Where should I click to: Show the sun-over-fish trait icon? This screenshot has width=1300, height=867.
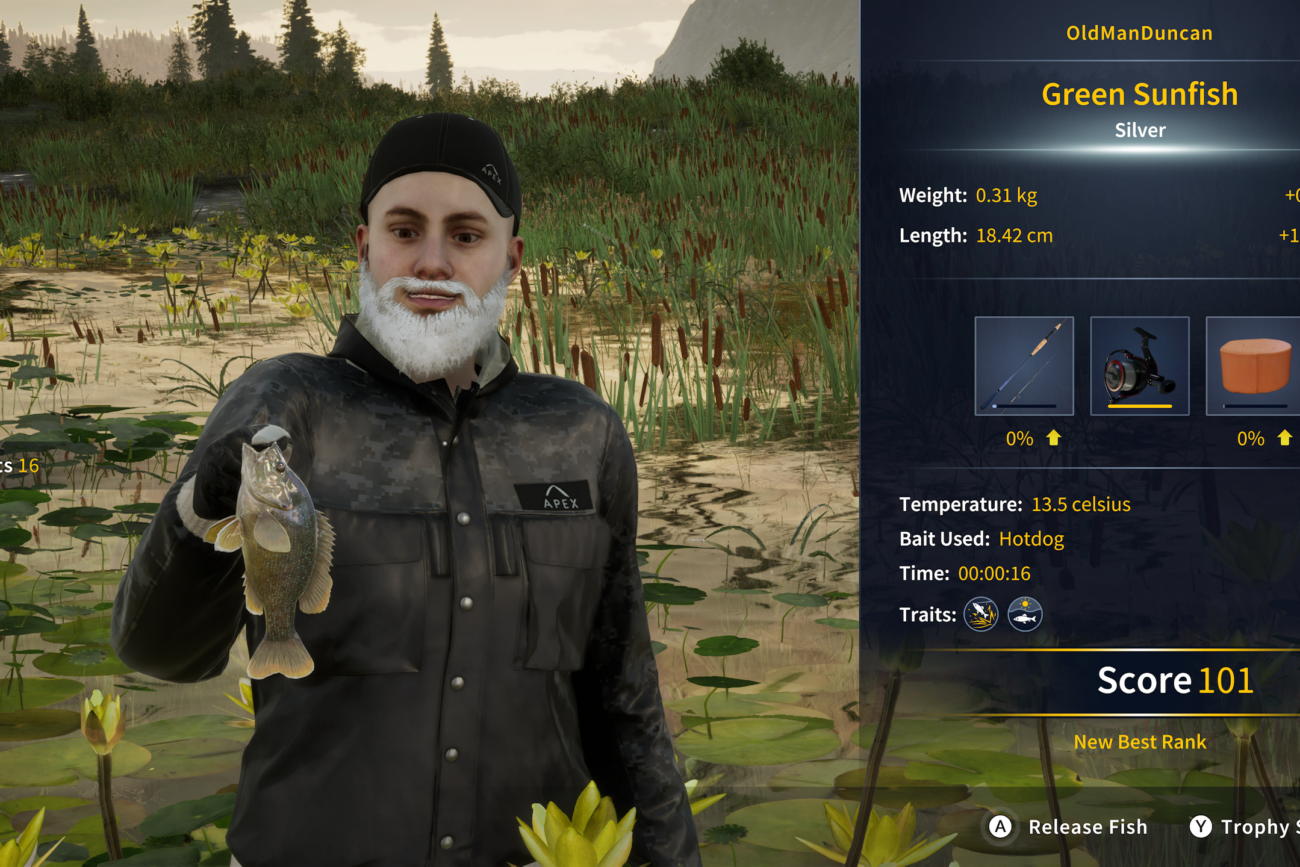(x=1025, y=614)
